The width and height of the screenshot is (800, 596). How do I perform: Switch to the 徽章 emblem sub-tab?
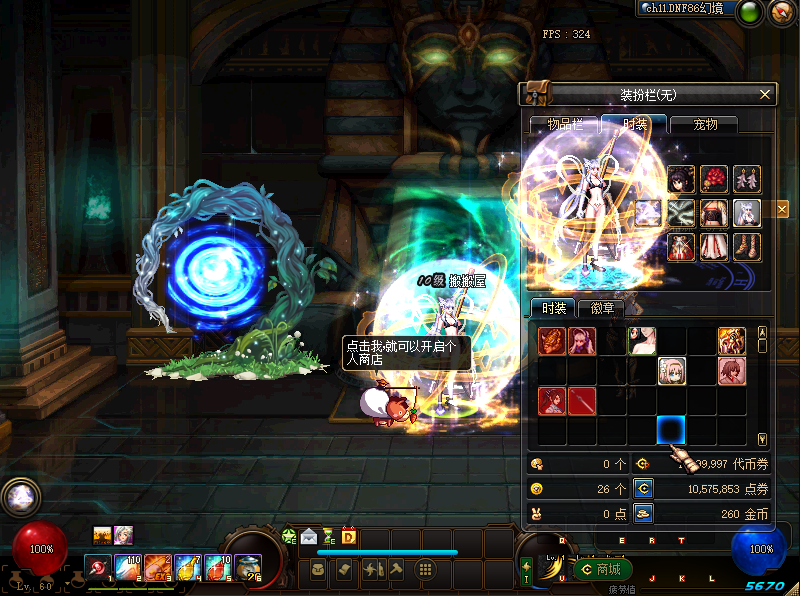click(x=601, y=309)
